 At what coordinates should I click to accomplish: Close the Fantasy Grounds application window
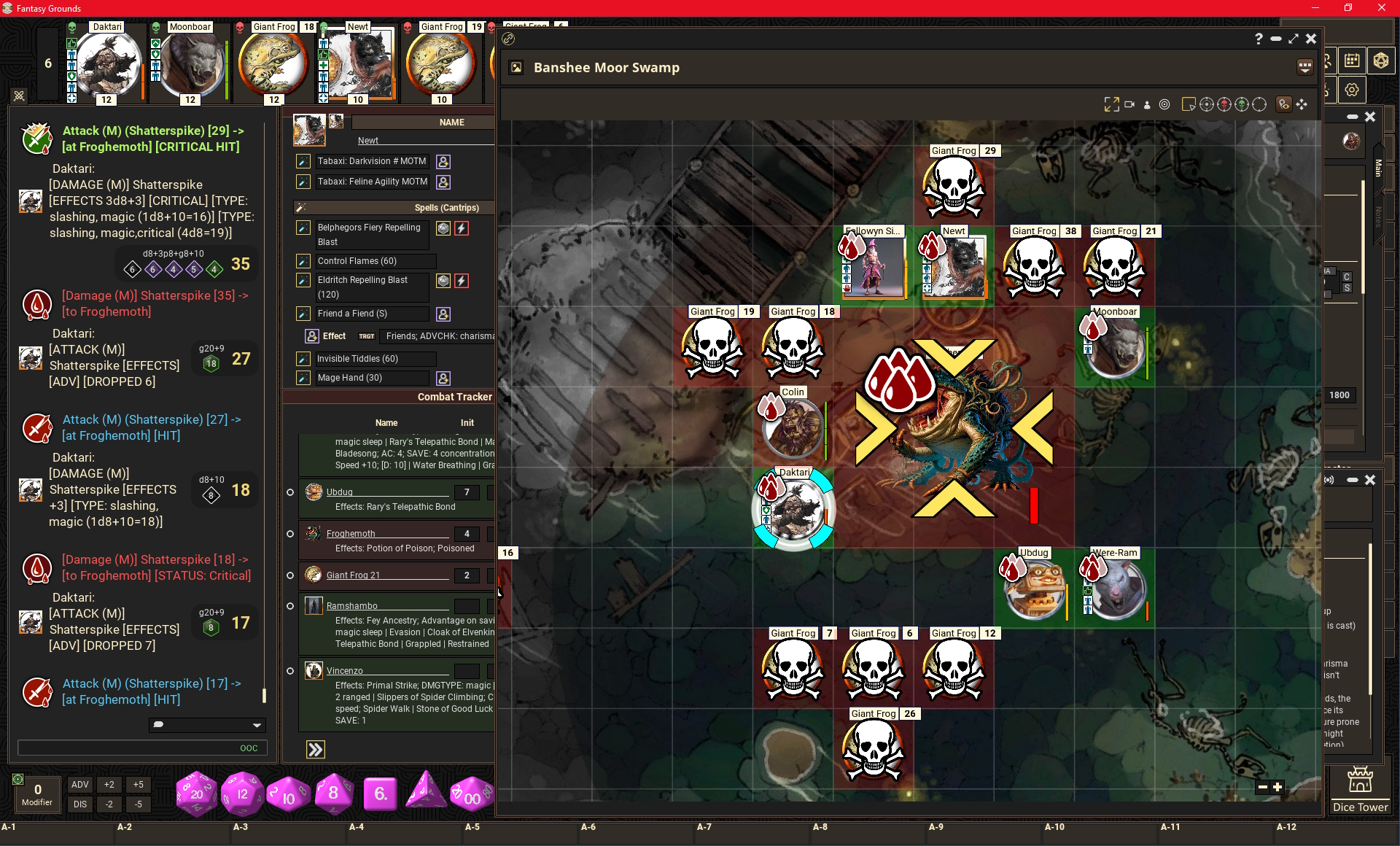click(x=1381, y=8)
